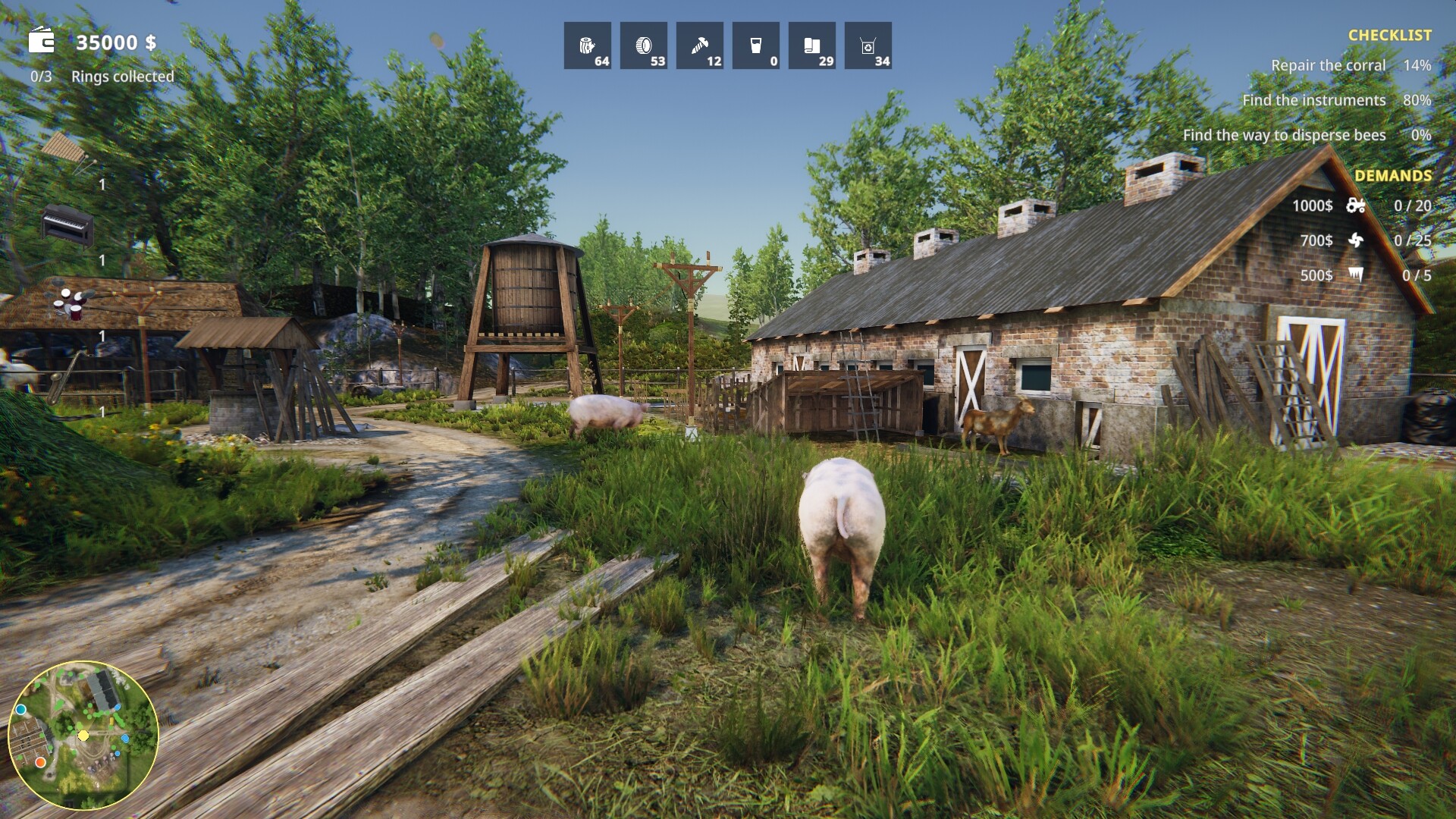The image size is (1456, 819).
Task: Click the pinwheel icon next to 700$
Action: (1357, 241)
